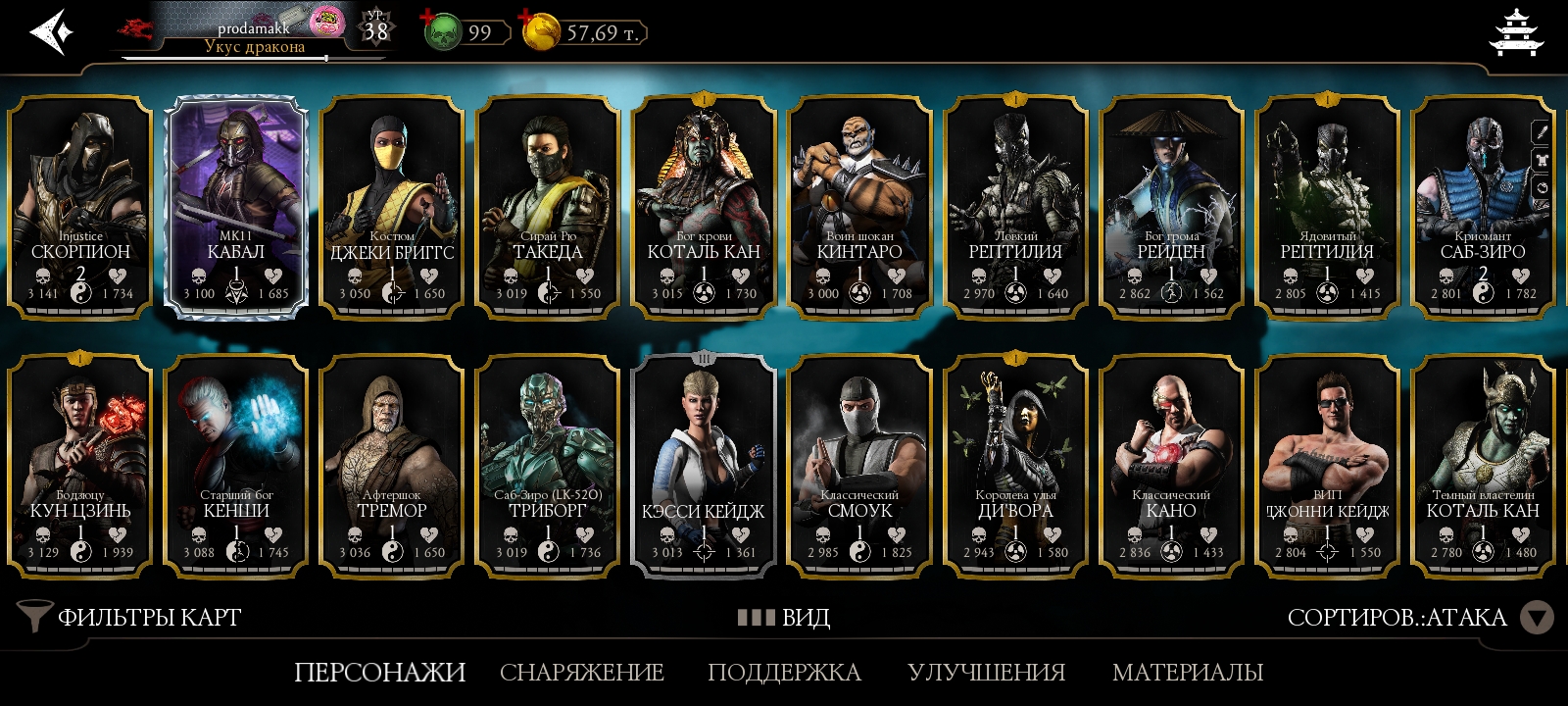This screenshot has height=706, width=1568.
Task: Choose the MK11 Kabal card
Action: 236,208
